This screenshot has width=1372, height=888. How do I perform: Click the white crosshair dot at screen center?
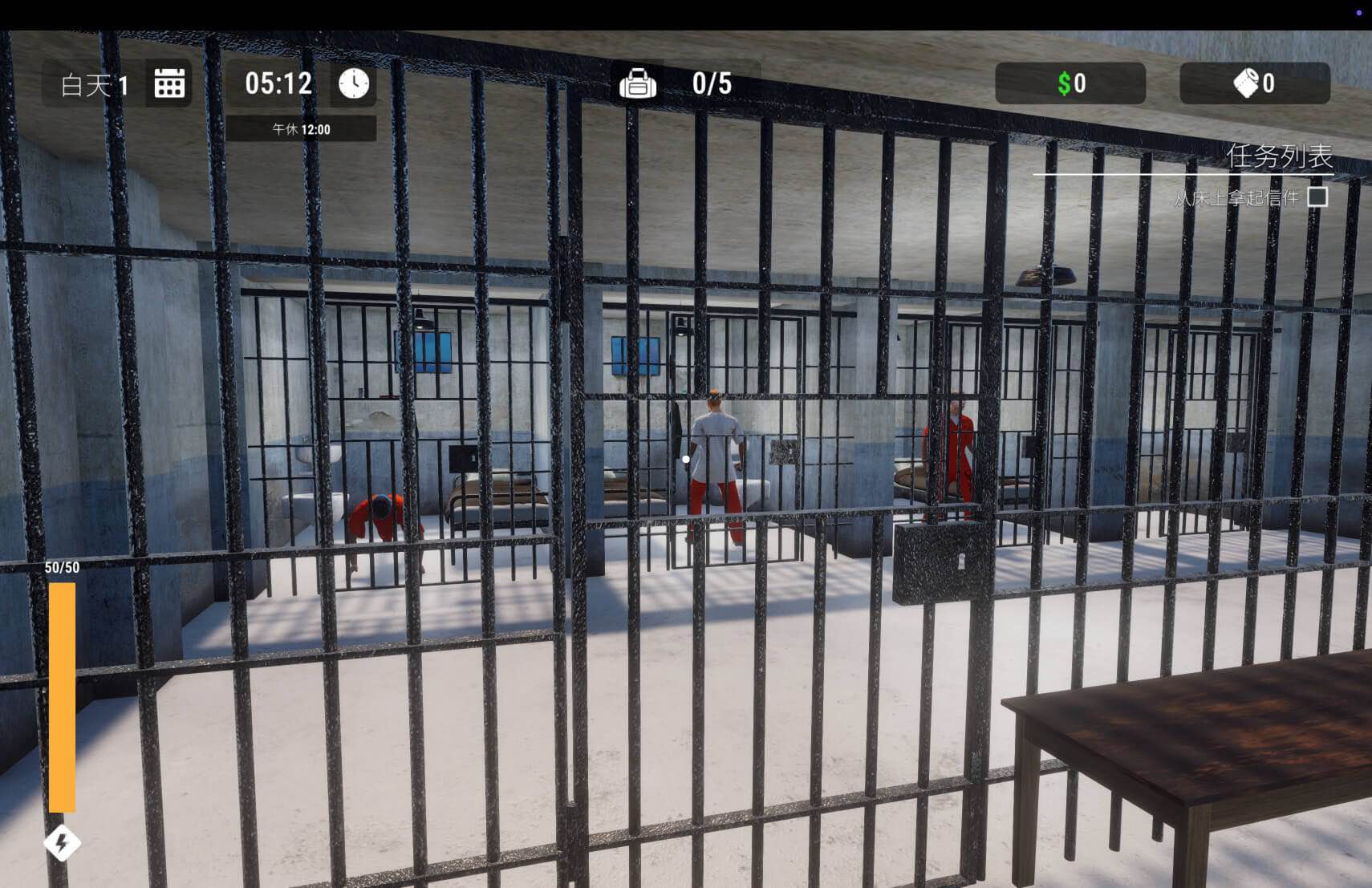coord(686,458)
